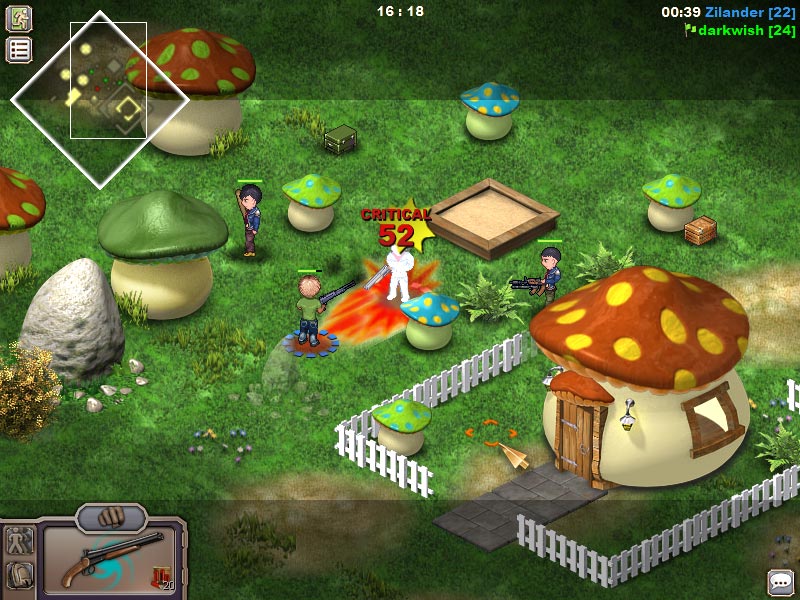This screenshot has height=600, width=800.
Task: Select the double-barrel shotgun weapon slot
Action: click(109, 560)
